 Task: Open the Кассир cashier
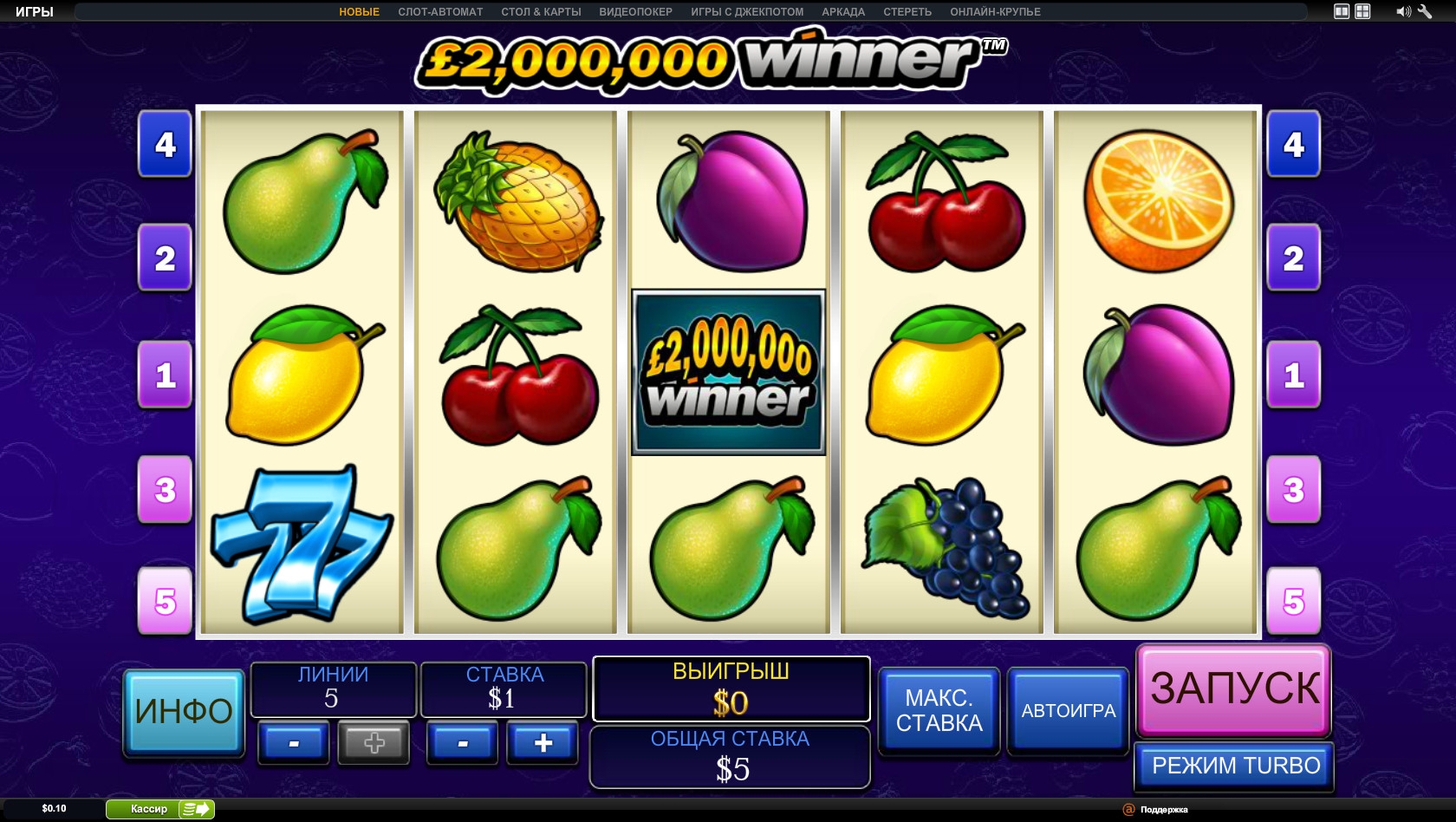159,809
